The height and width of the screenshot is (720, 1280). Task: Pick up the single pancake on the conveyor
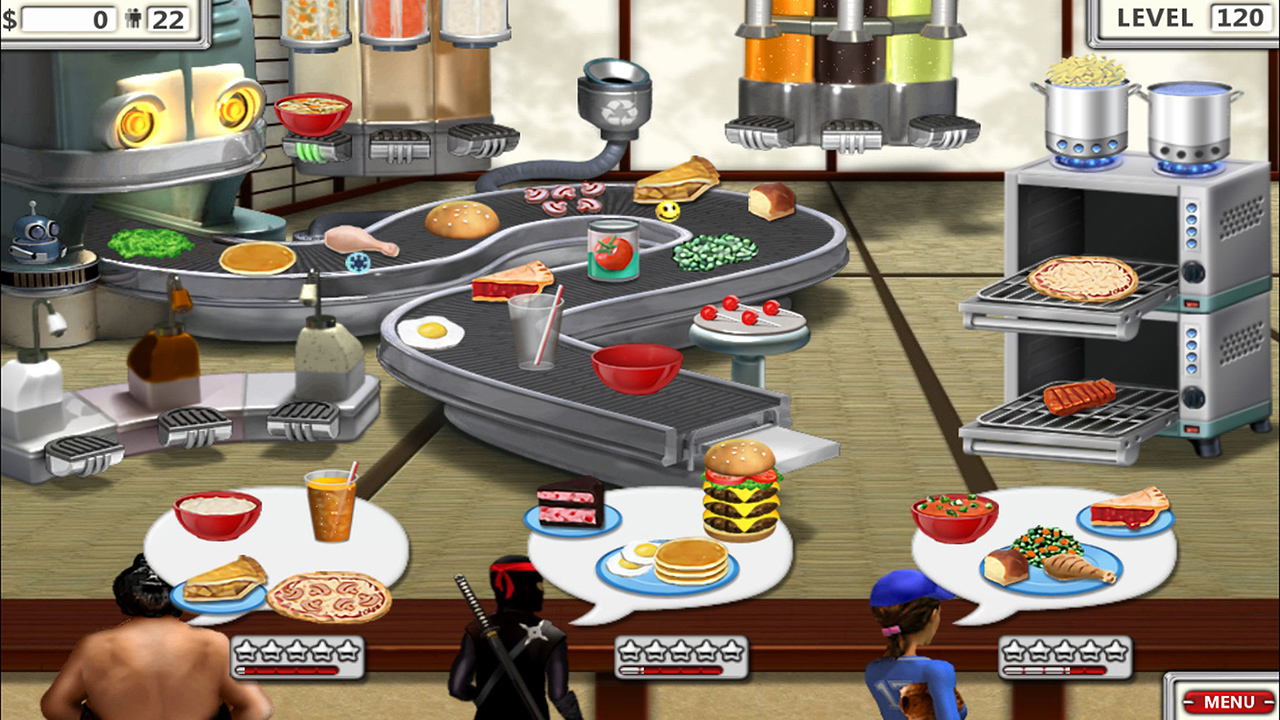click(x=258, y=258)
